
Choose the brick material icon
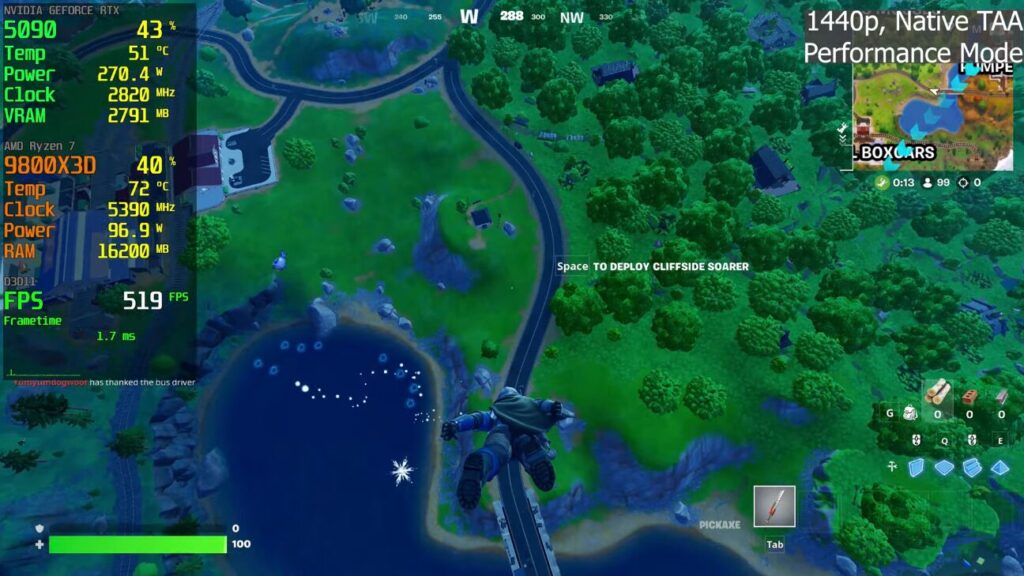tap(969, 396)
